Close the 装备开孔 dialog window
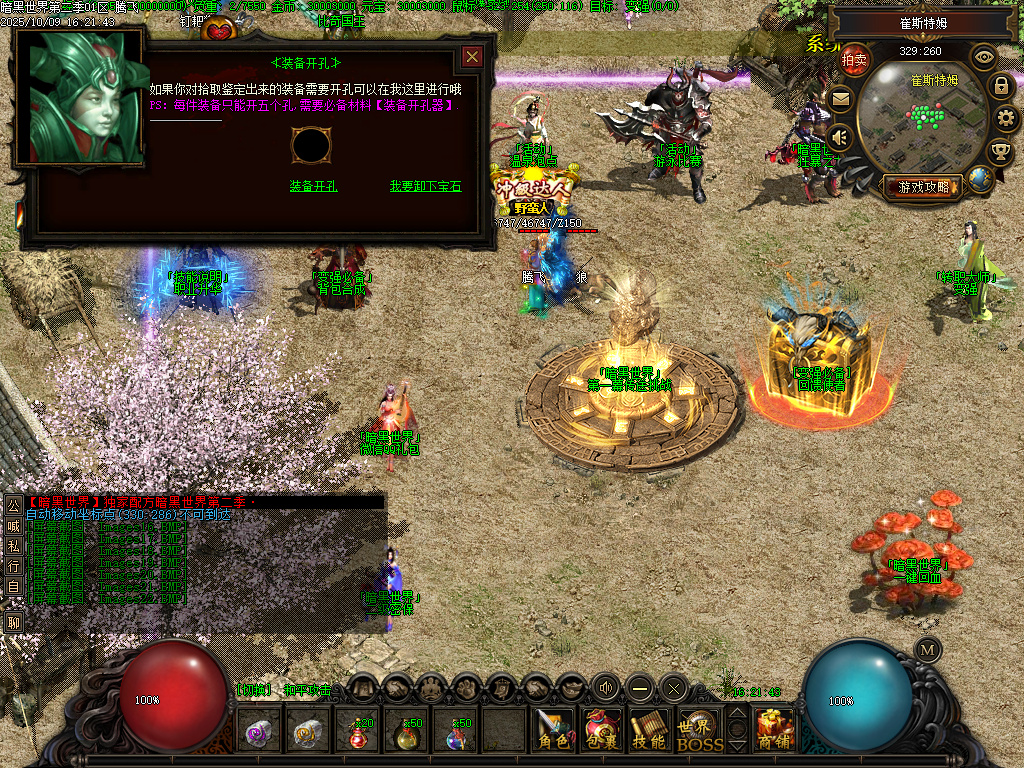The height and width of the screenshot is (768, 1024). coord(472,58)
